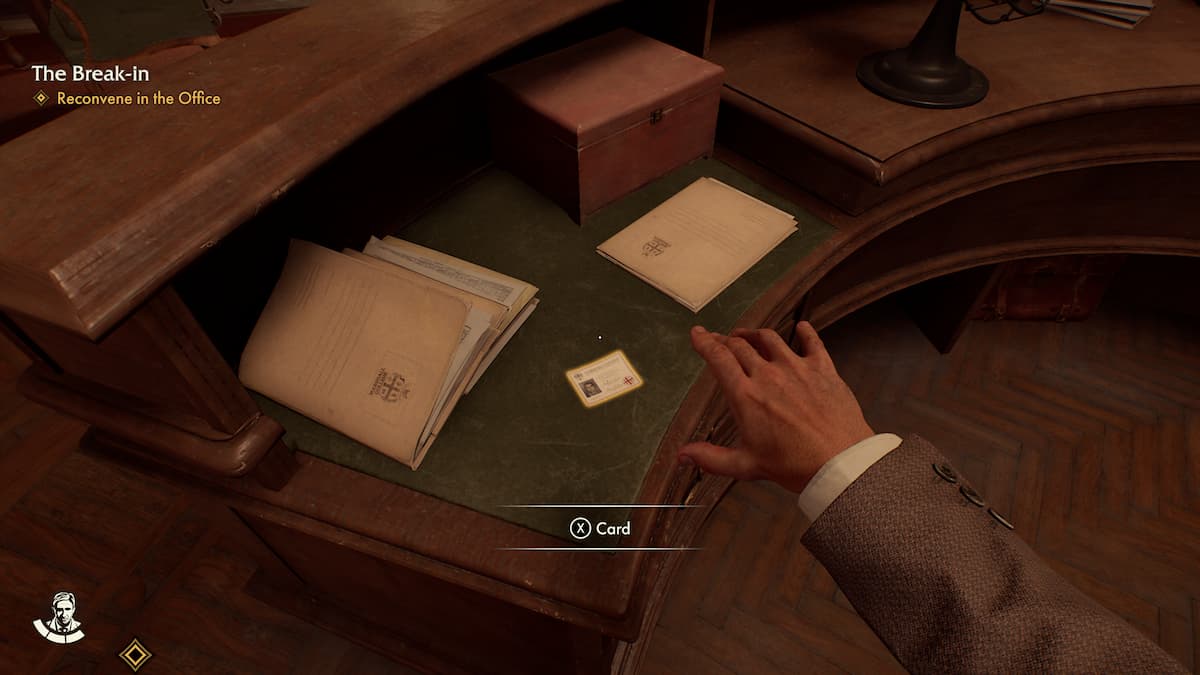Open the character portrait icon
The height and width of the screenshot is (675, 1200).
click(58, 617)
